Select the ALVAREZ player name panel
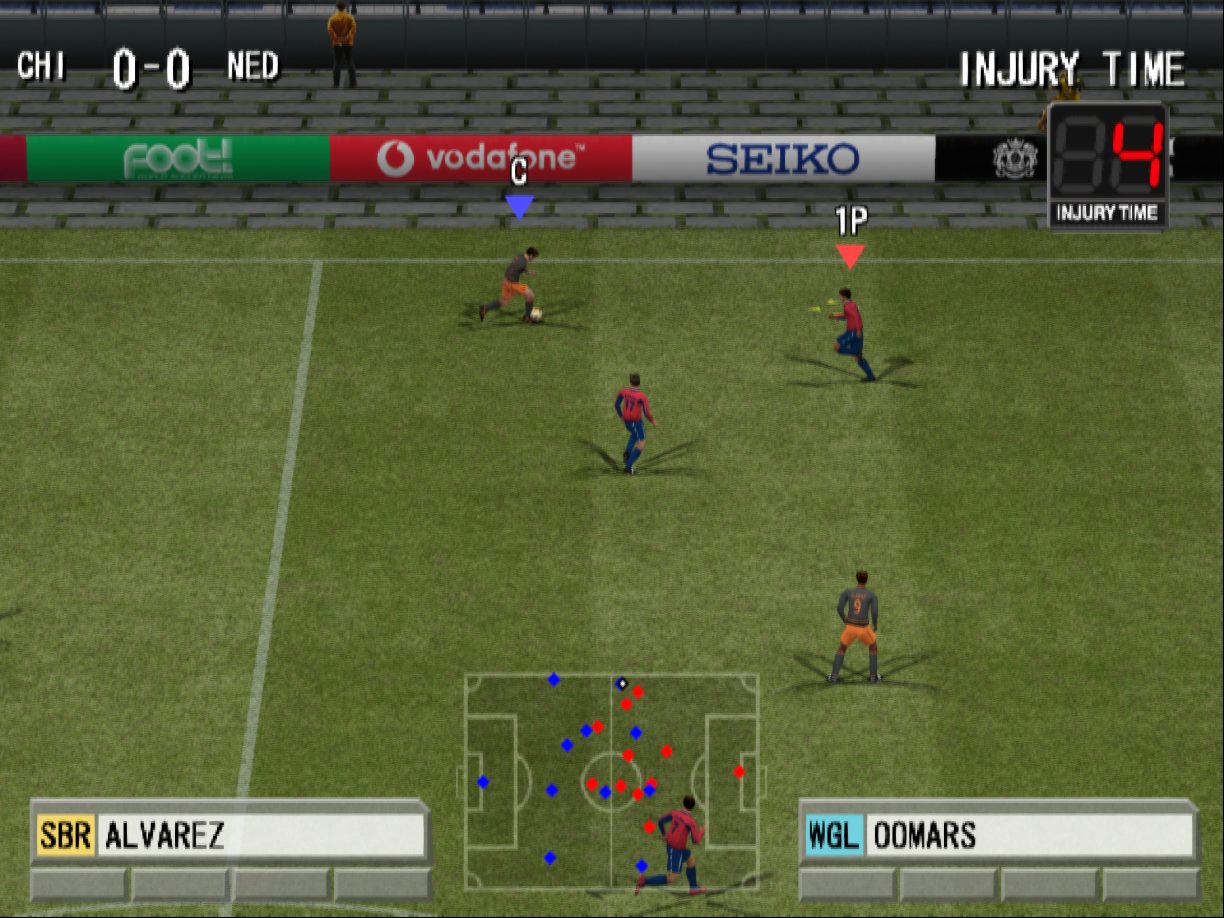Screen dimensions: 1224x918 pos(231,835)
